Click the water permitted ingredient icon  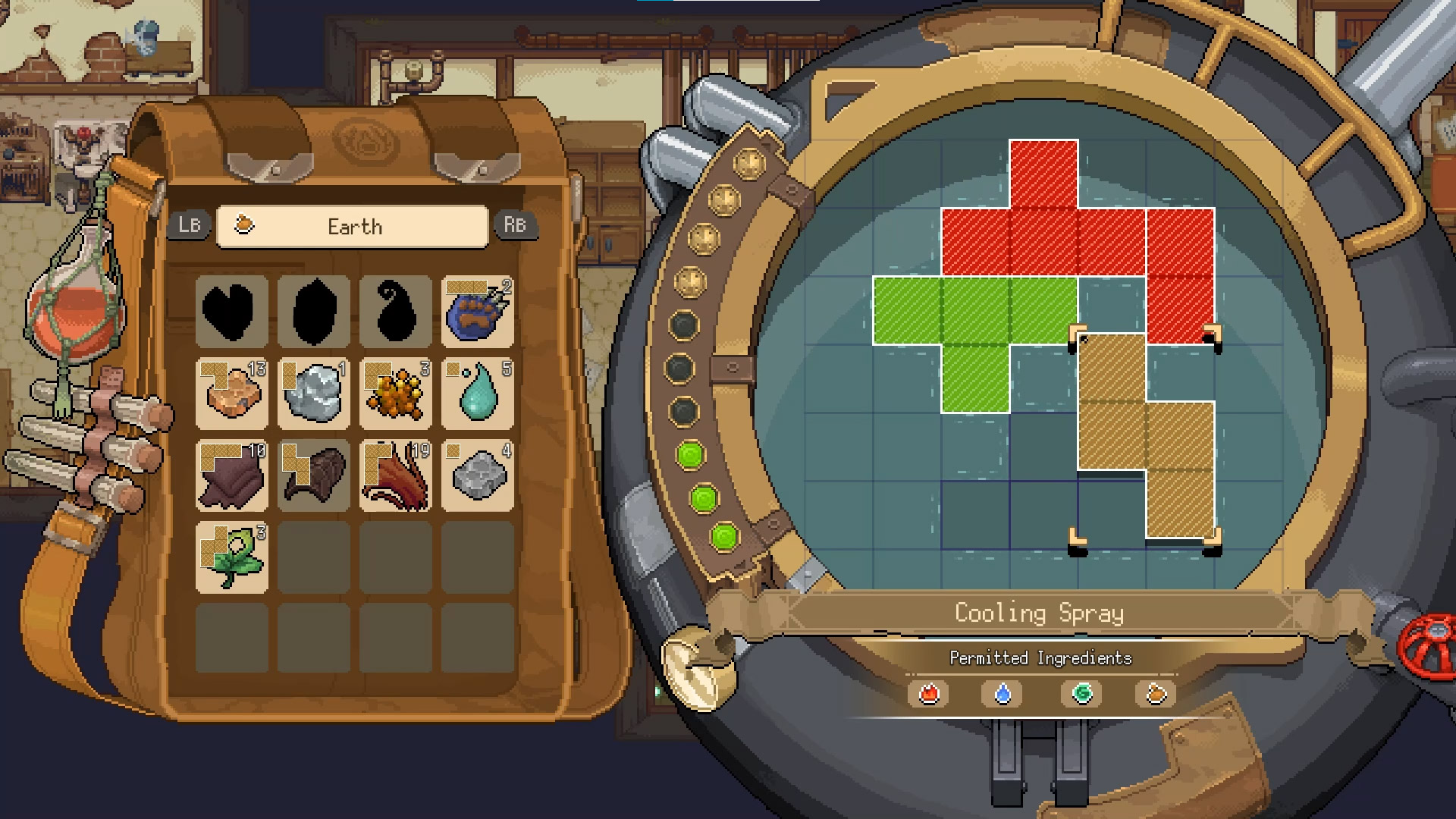(1003, 694)
